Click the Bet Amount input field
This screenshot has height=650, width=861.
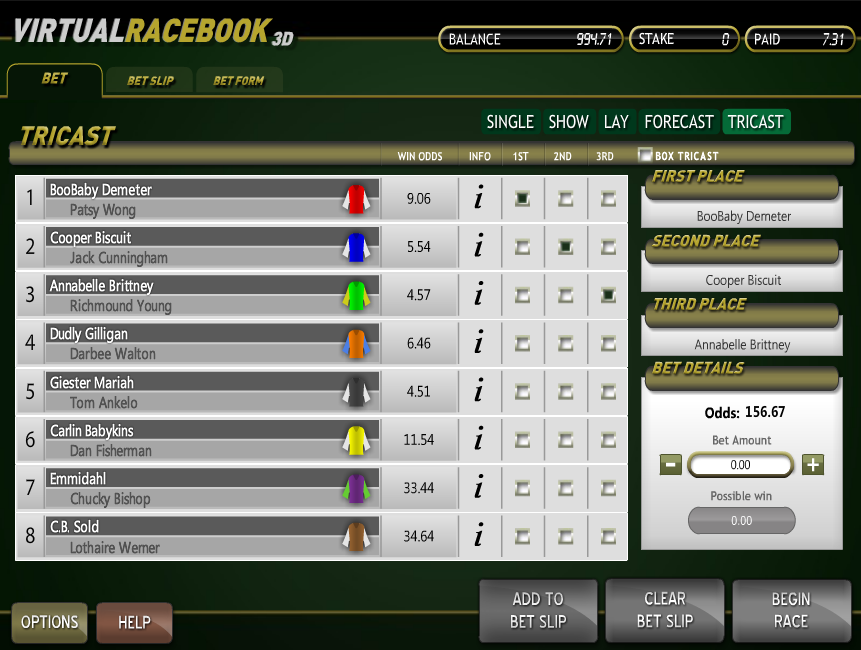click(741, 464)
